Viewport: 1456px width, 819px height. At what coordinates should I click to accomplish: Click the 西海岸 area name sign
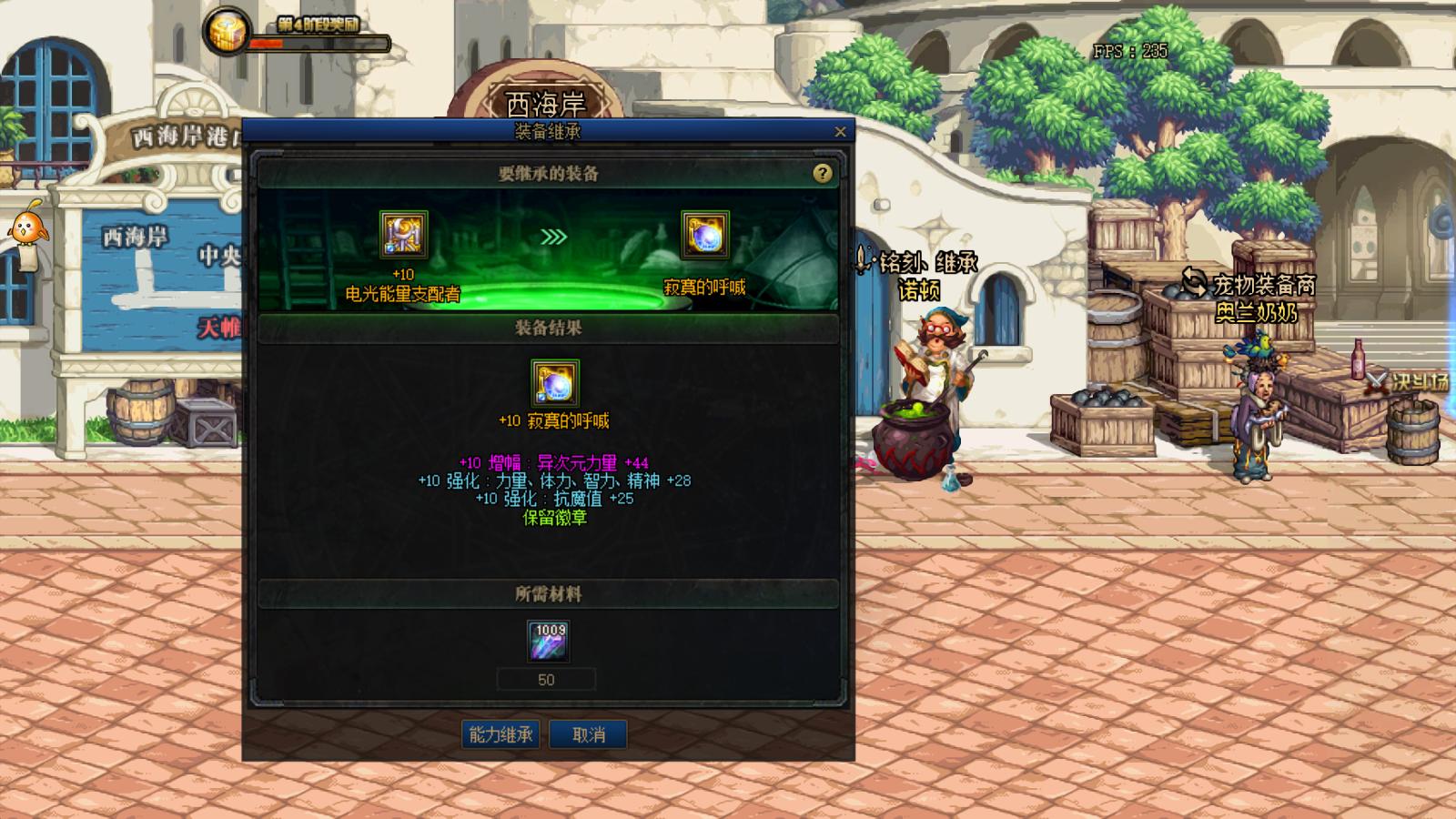(x=546, y=105)
